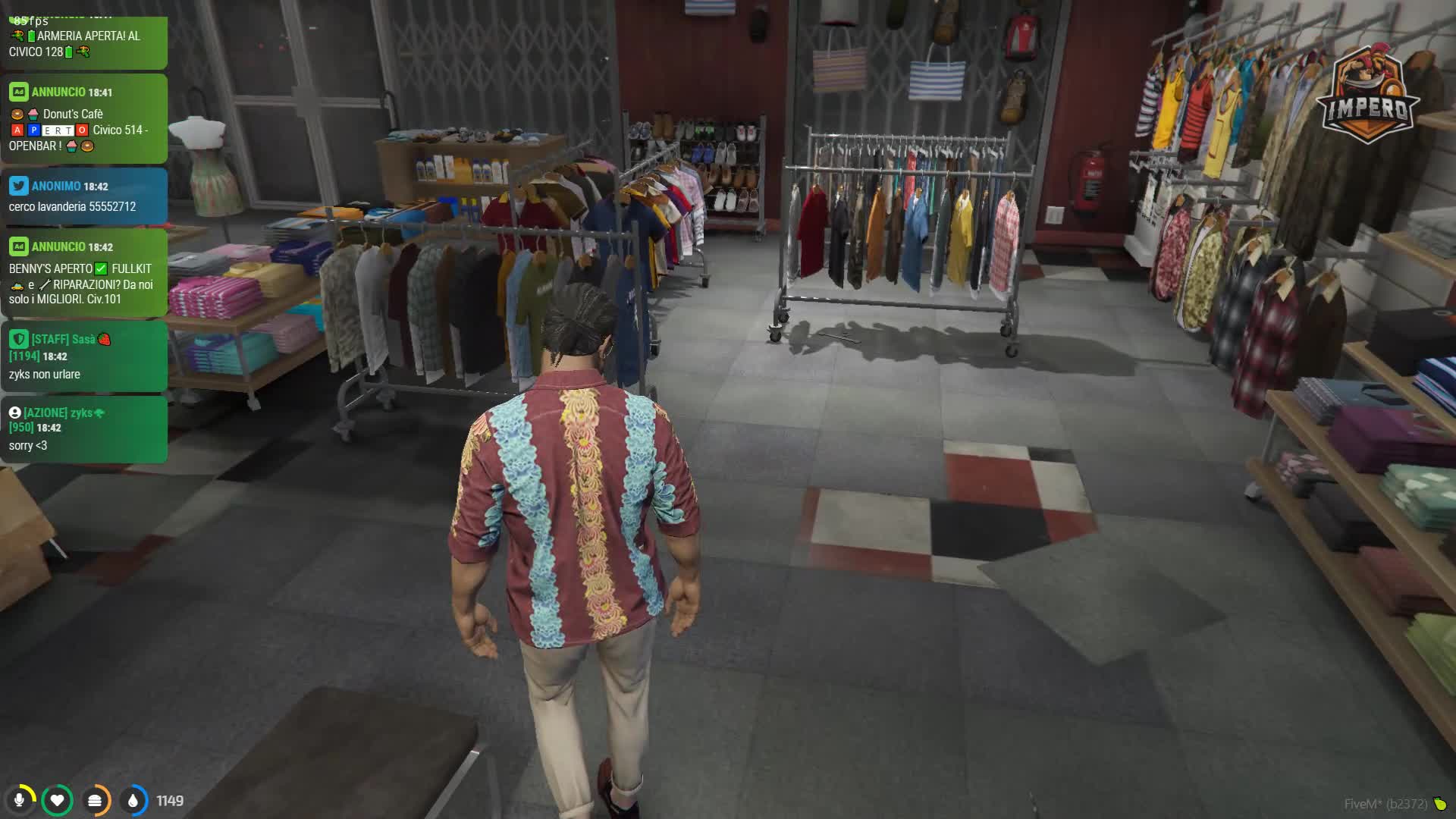Toggle the microphone voice icon

pos(20,800)
